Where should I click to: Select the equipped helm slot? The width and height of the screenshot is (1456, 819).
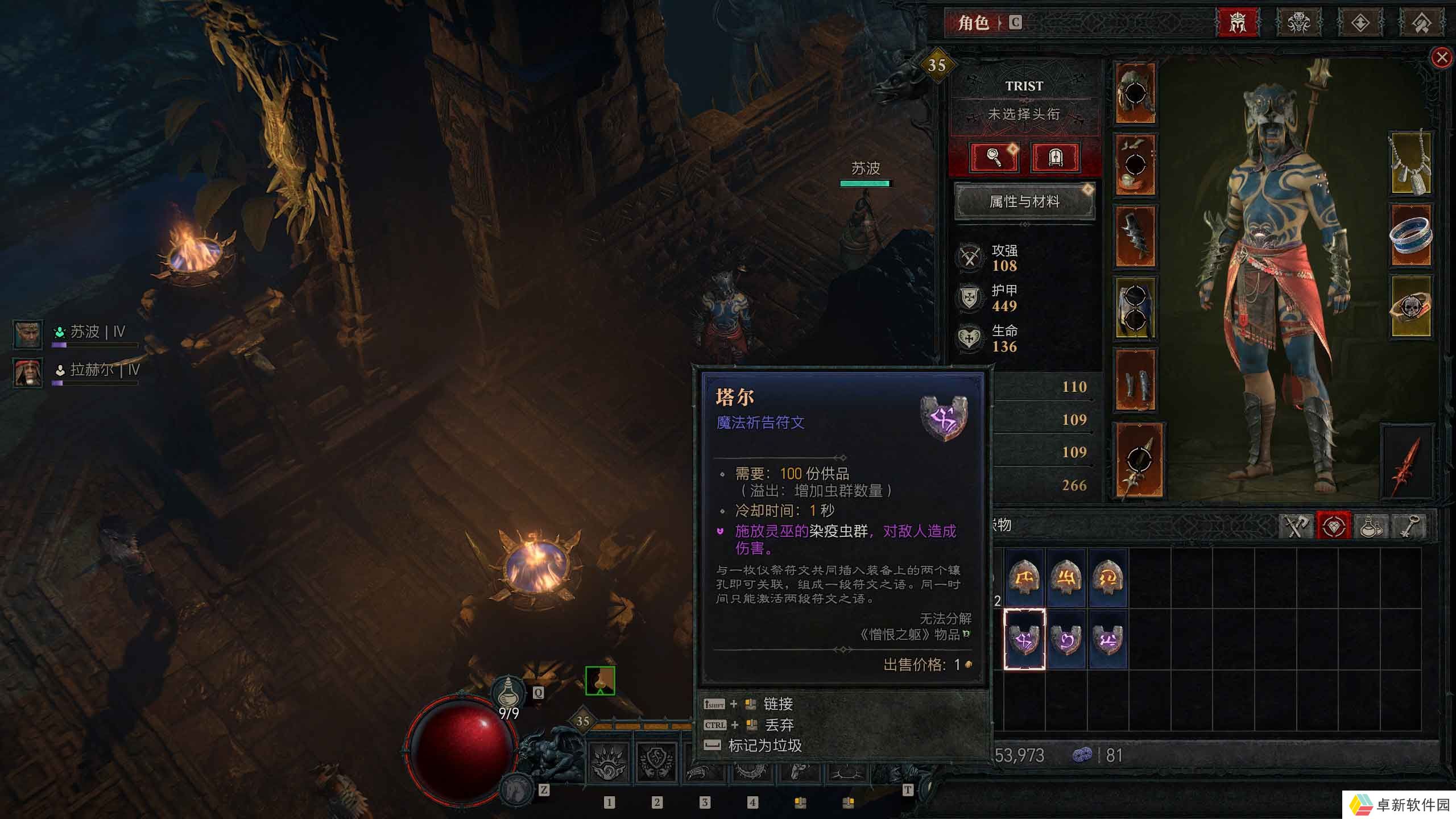[1135, 93]
